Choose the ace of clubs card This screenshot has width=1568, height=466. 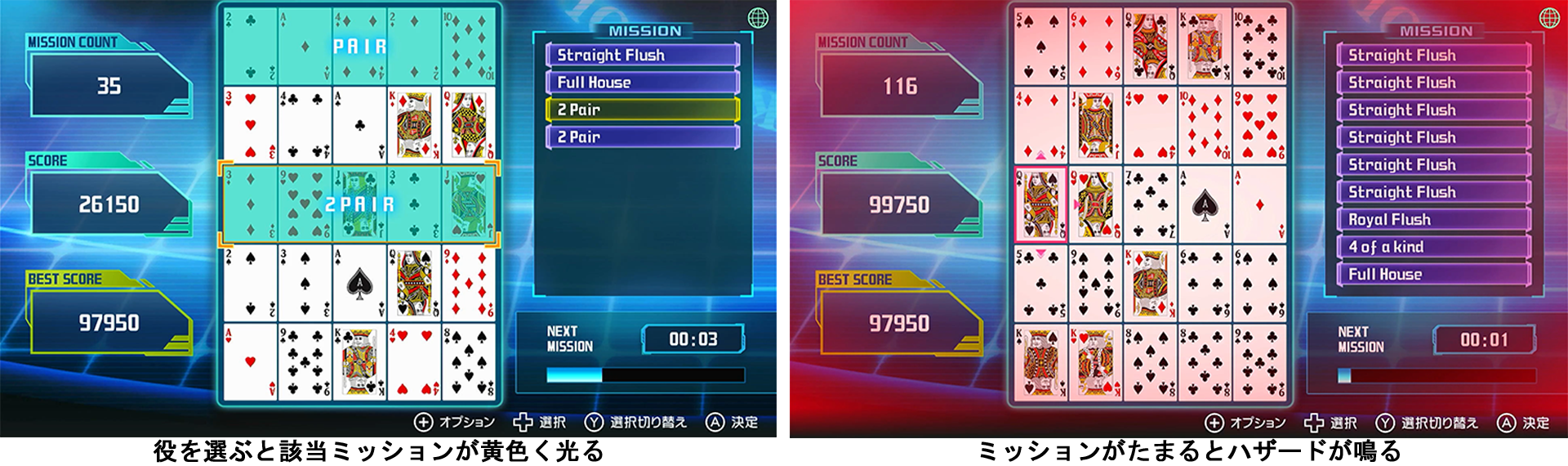tap(359, 124)
